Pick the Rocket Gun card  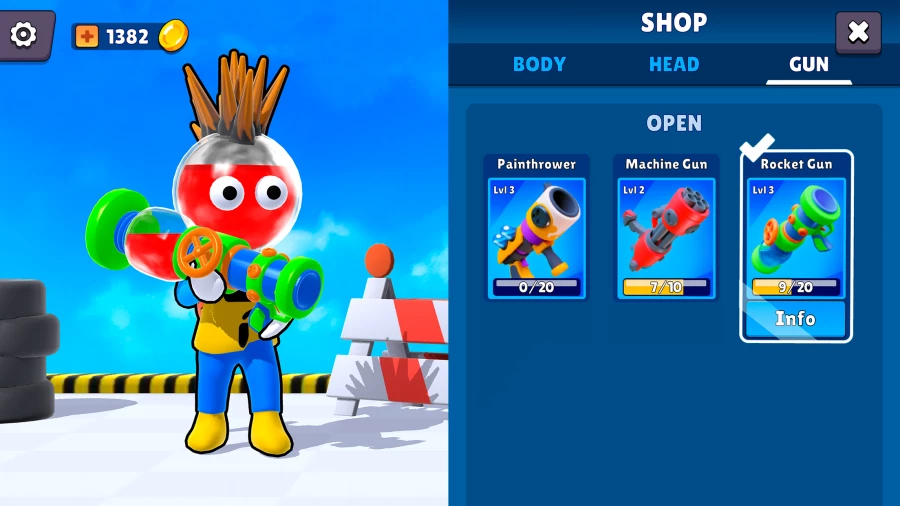click(x=796, y=230)
